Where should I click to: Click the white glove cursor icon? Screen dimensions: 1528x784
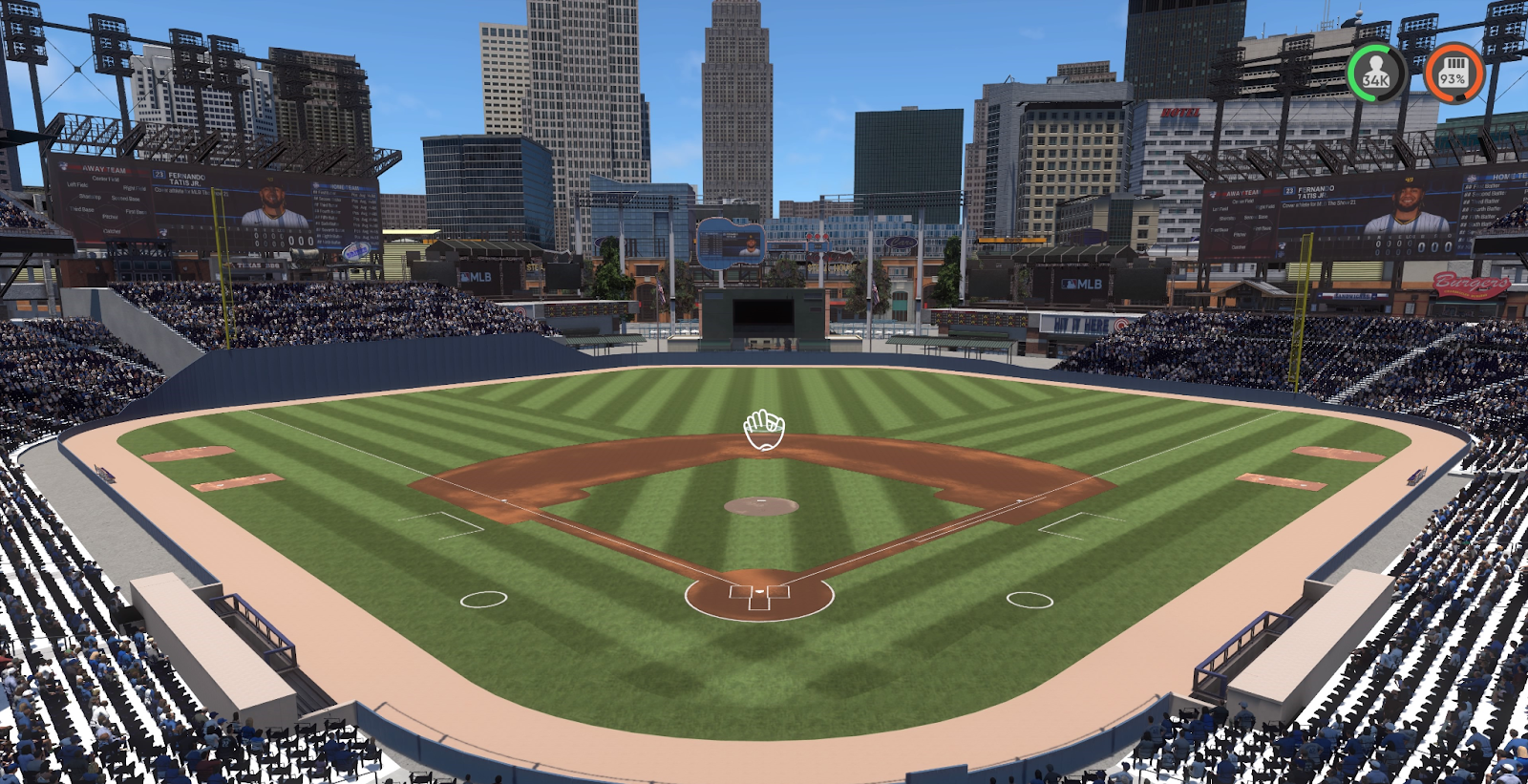[x=764, y=430]
